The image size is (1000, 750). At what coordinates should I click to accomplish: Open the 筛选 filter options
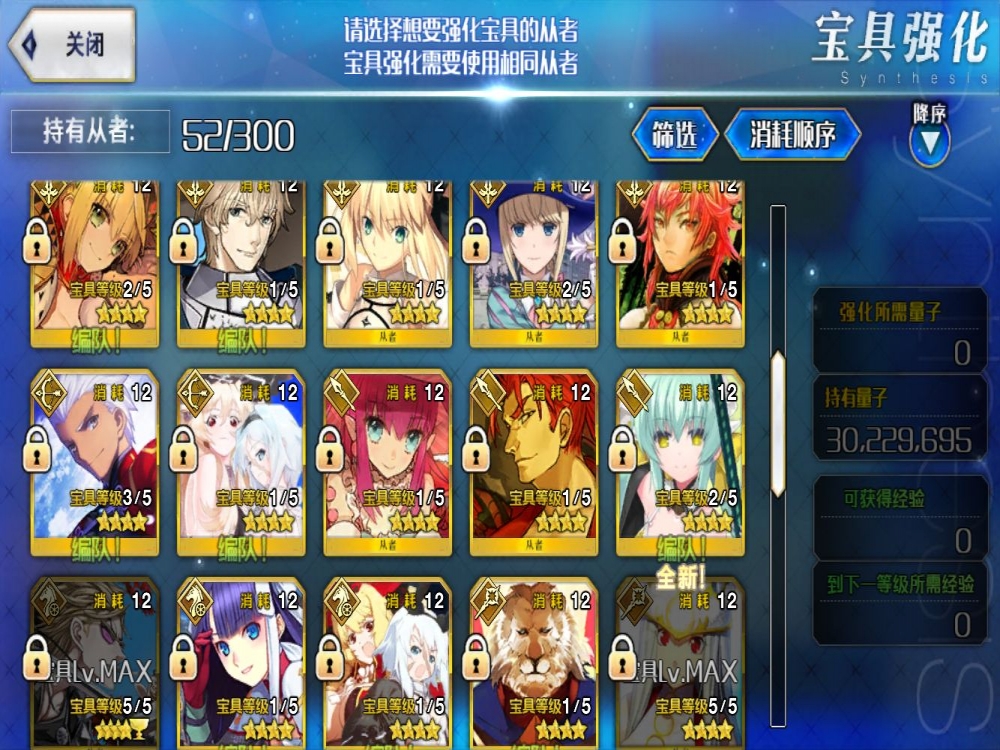click(x=674, y=136)
